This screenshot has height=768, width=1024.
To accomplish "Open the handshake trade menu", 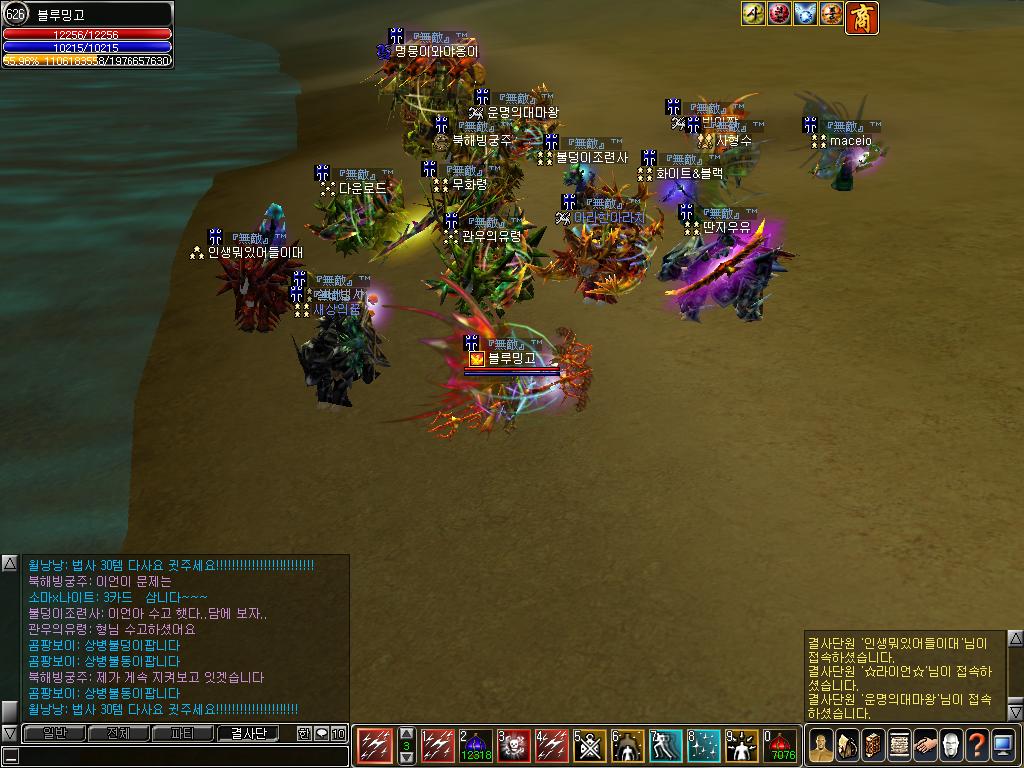I will (x=925, y=745).
